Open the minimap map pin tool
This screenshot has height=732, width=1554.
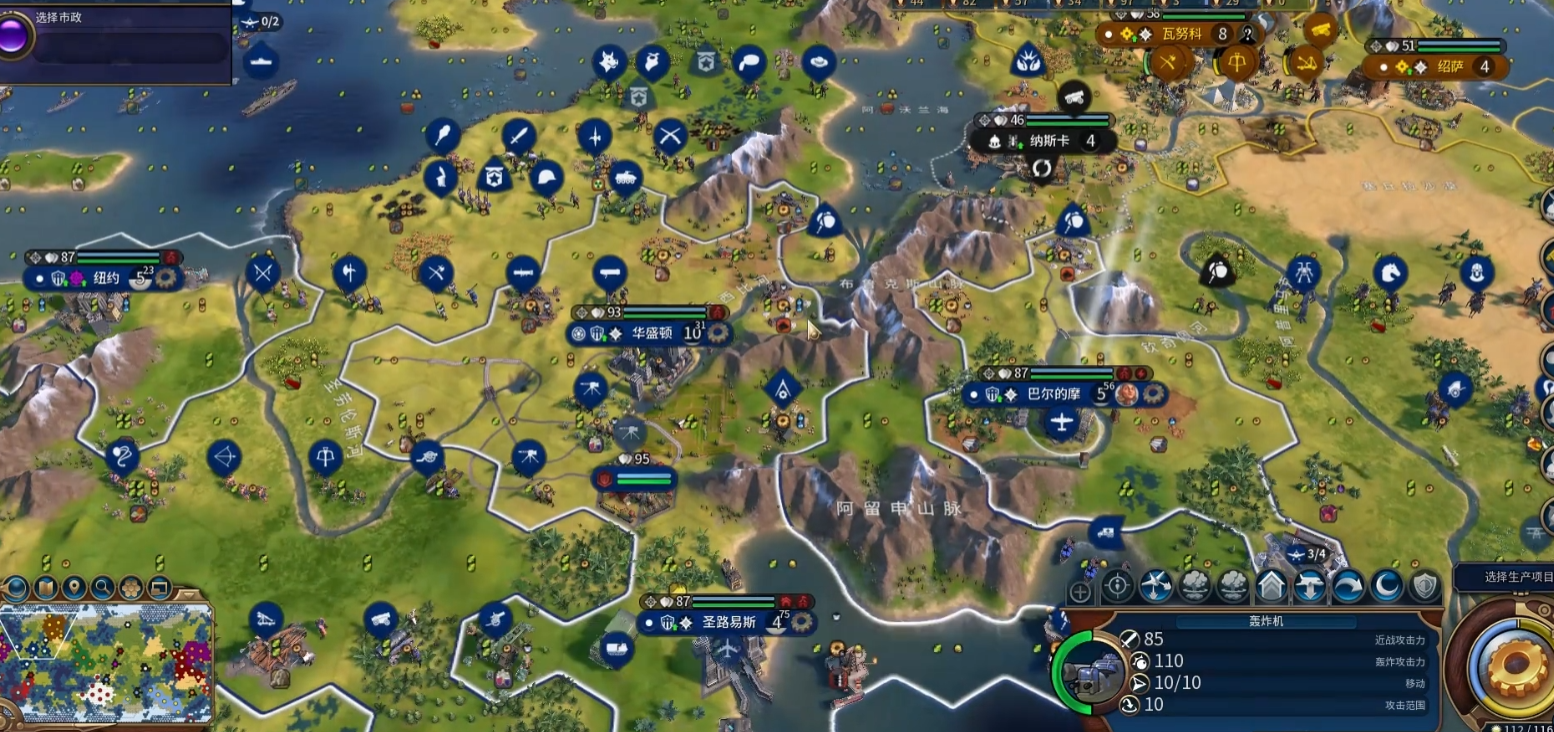[73, 587]
